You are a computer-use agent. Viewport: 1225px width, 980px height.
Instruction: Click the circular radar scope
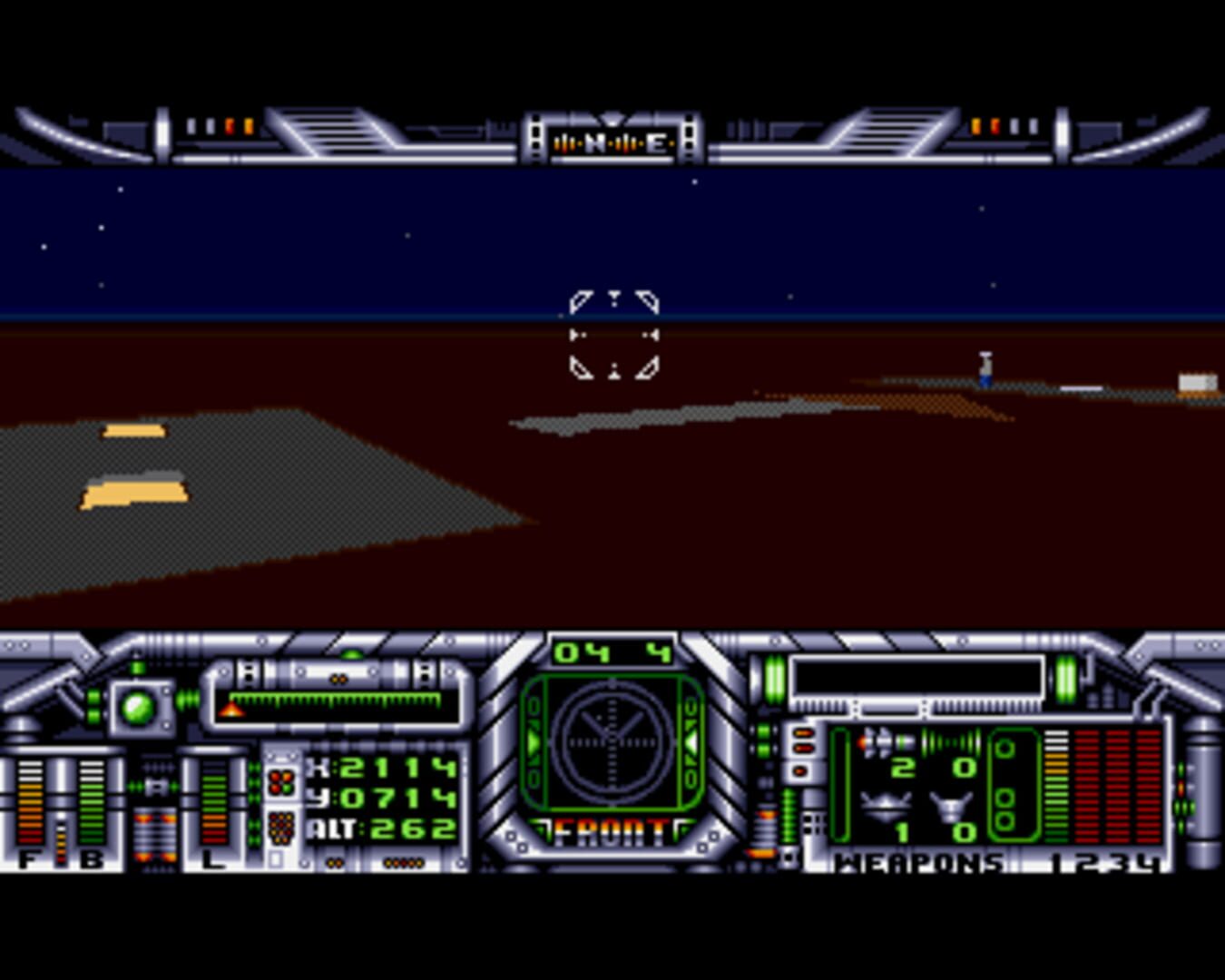[x=612, y=741]
